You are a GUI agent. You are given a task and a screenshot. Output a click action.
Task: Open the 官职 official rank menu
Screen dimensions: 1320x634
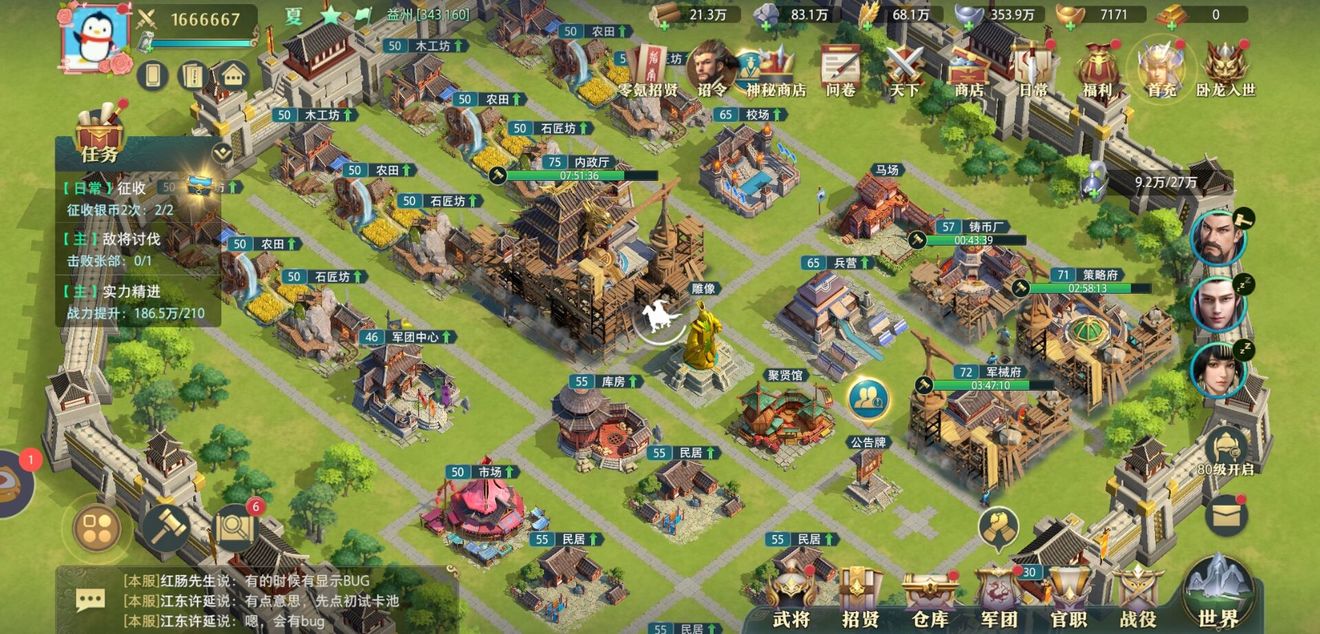click(x=1068, y=598)
